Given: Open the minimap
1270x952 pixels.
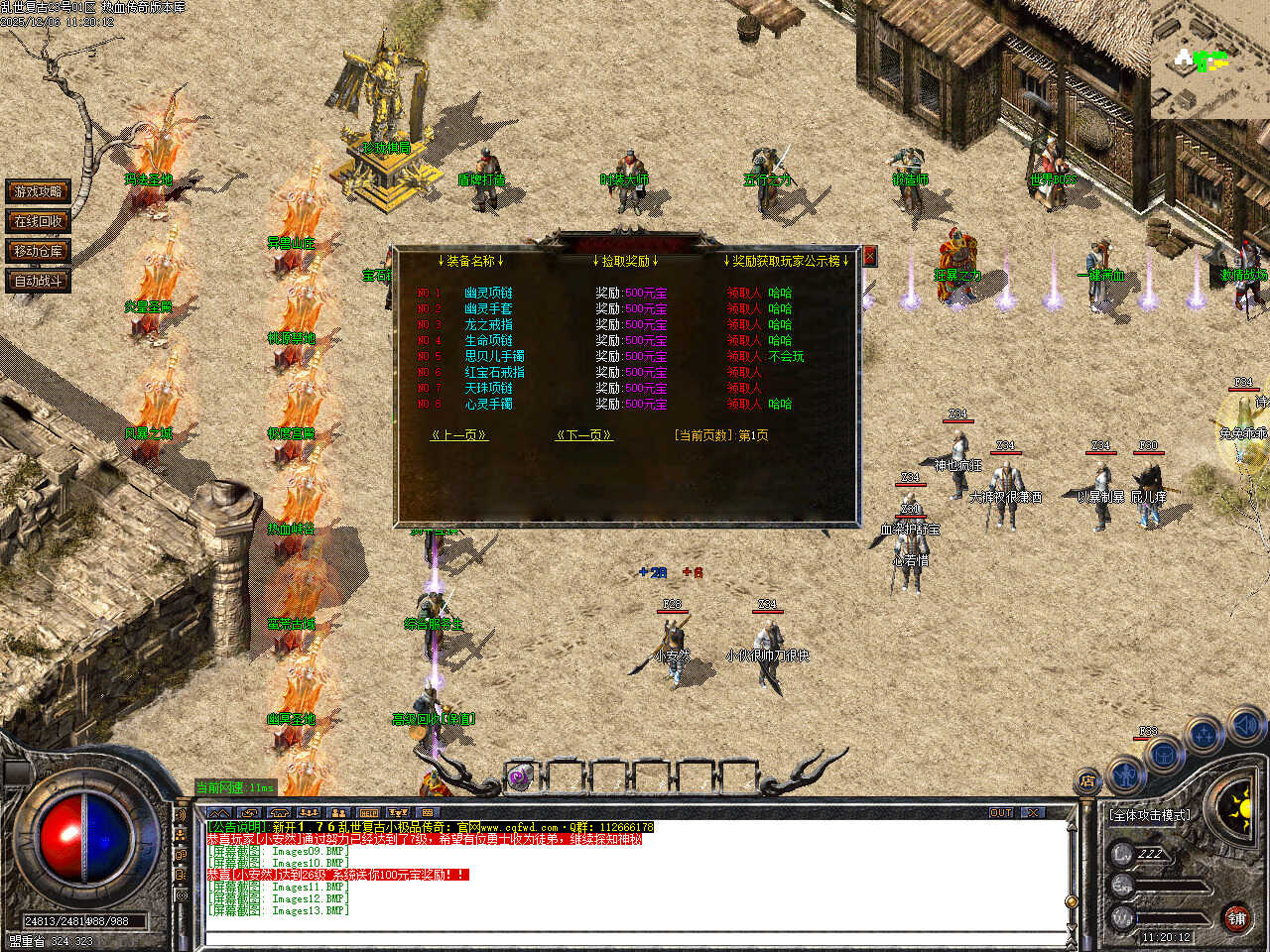Looking at the screenshot, I should tap(1209, 59).
